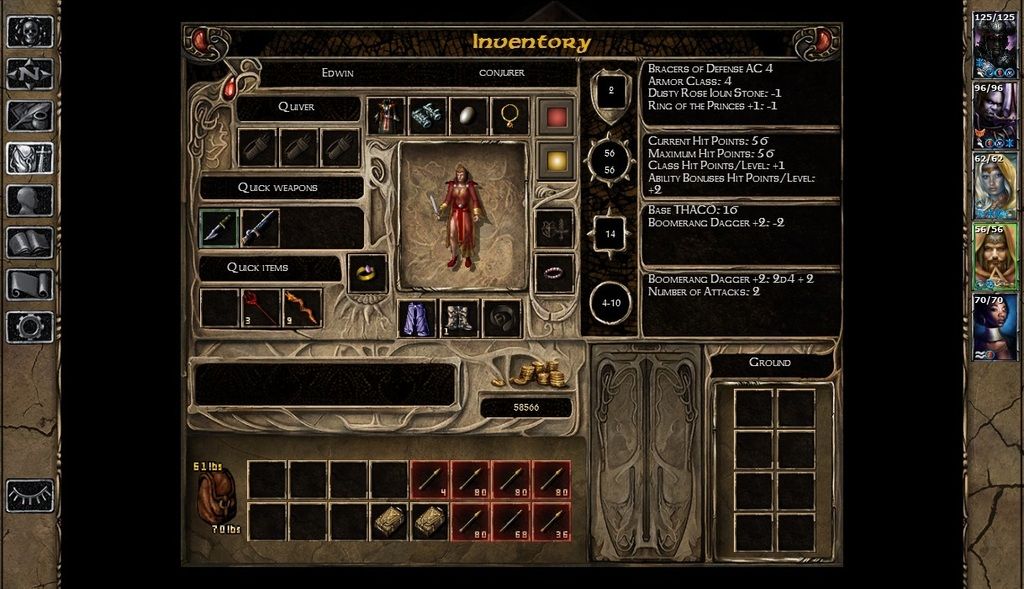Open the journal with the quill button
This screenshot has width=1024, height=589.
pyautogui.click(x=30, y=116)
